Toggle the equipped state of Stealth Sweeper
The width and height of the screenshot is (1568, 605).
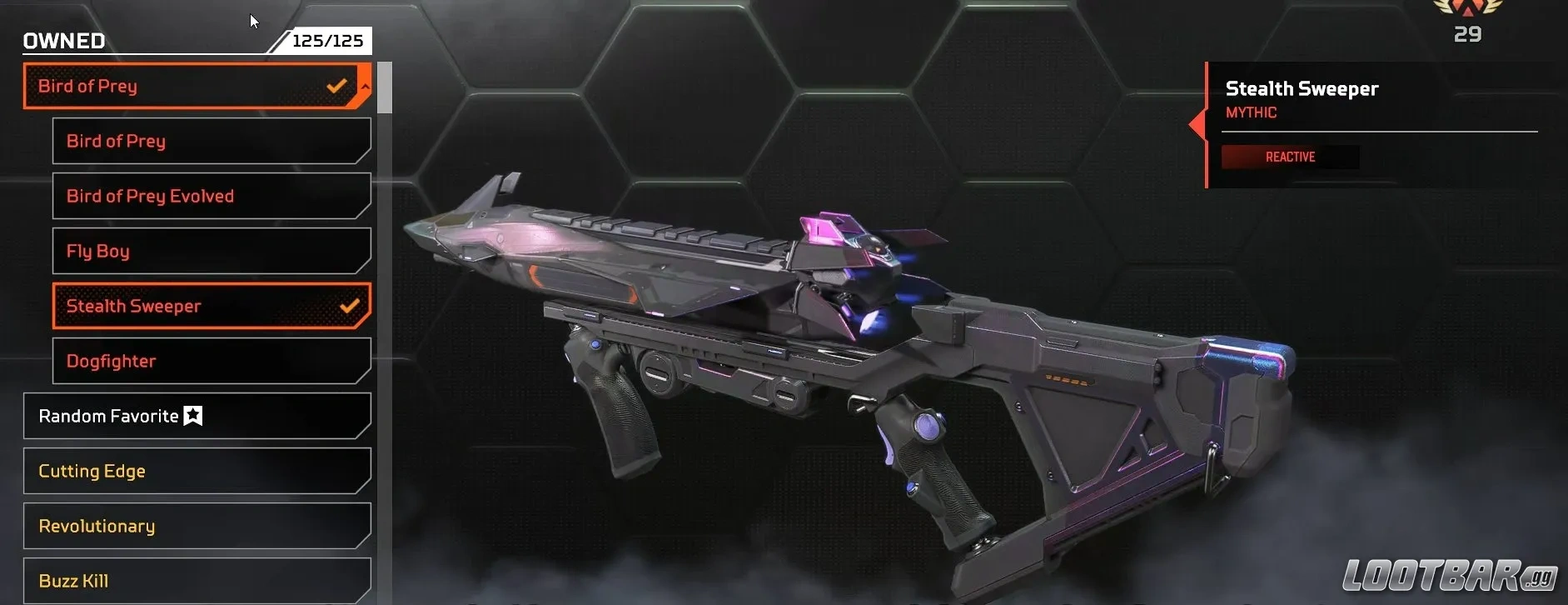[211, 306]
